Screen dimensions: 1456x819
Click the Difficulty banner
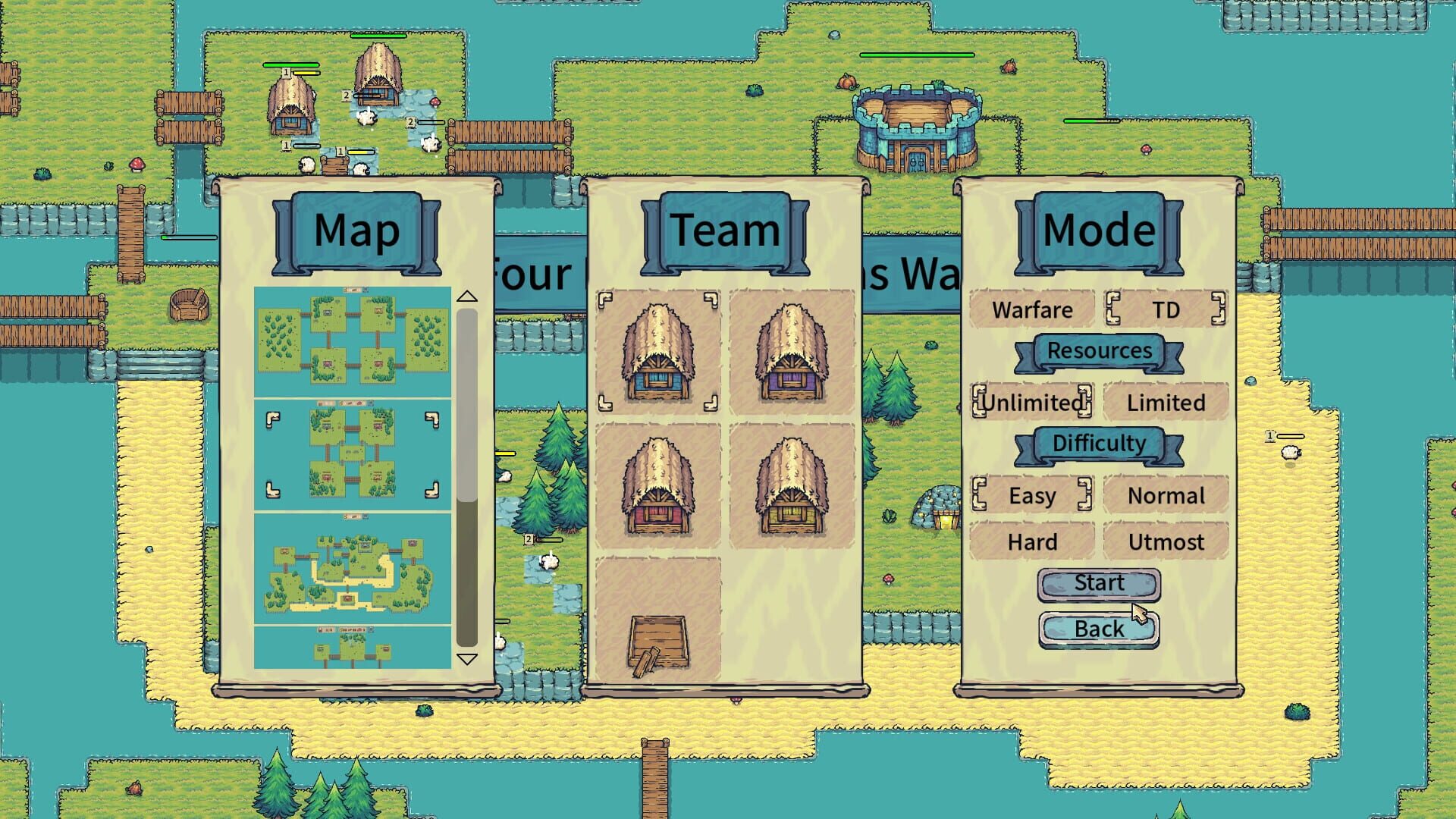coord(1099,443)
